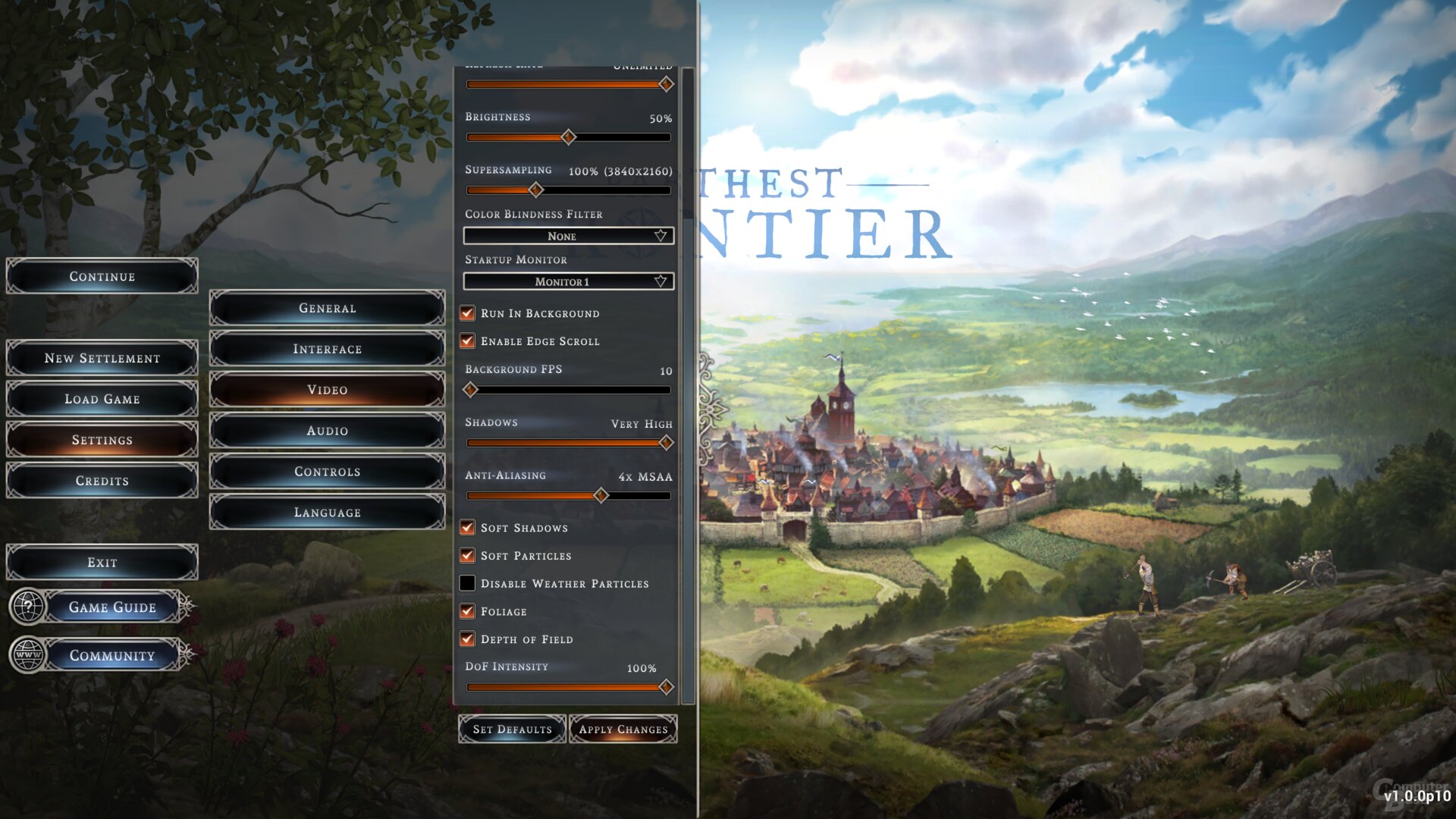Select the Audio settings tab
Viewport: 1456px width, 819px height.
(x=327, y=431)
